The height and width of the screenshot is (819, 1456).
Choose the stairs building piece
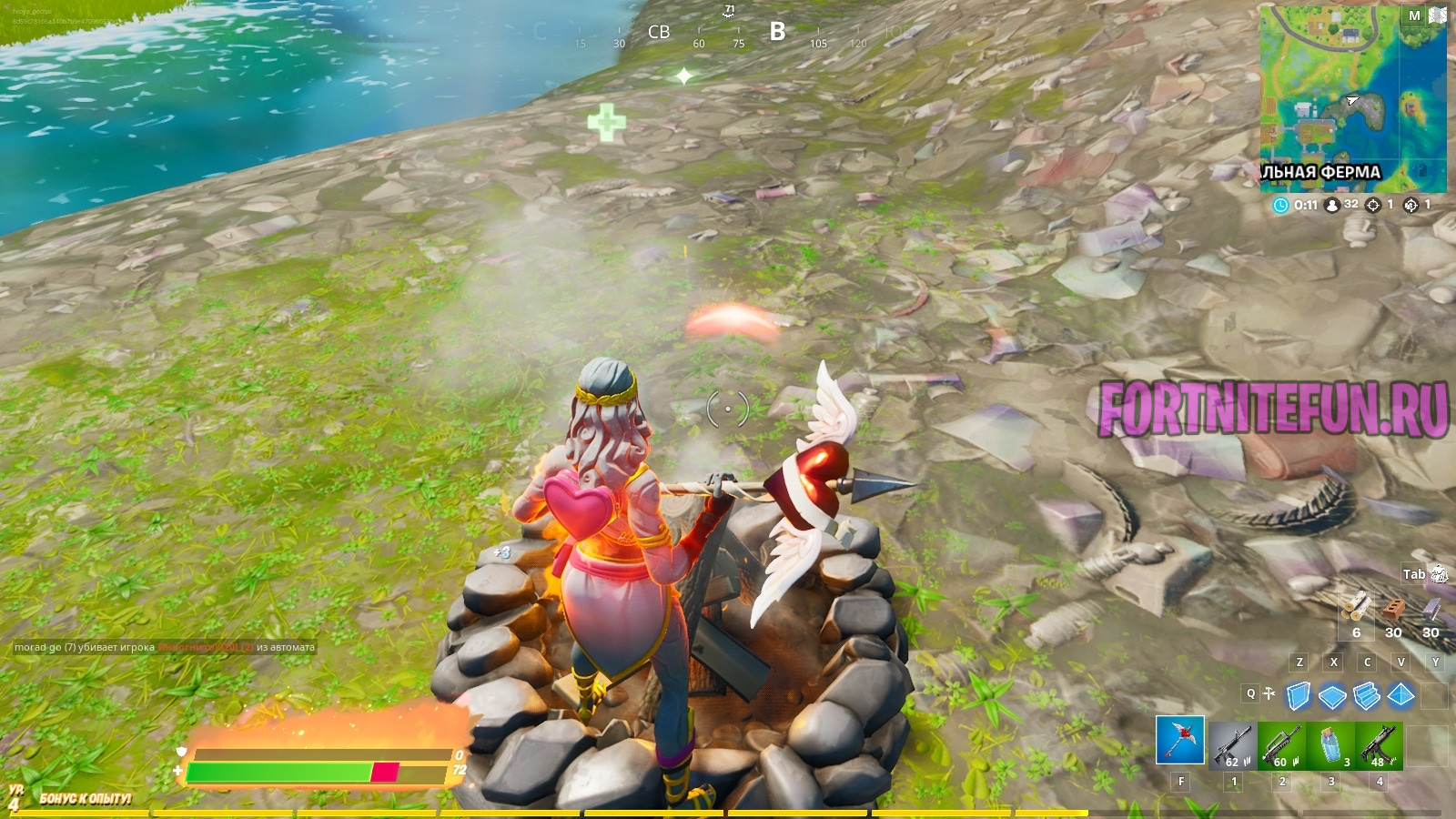pos(1367,696)
